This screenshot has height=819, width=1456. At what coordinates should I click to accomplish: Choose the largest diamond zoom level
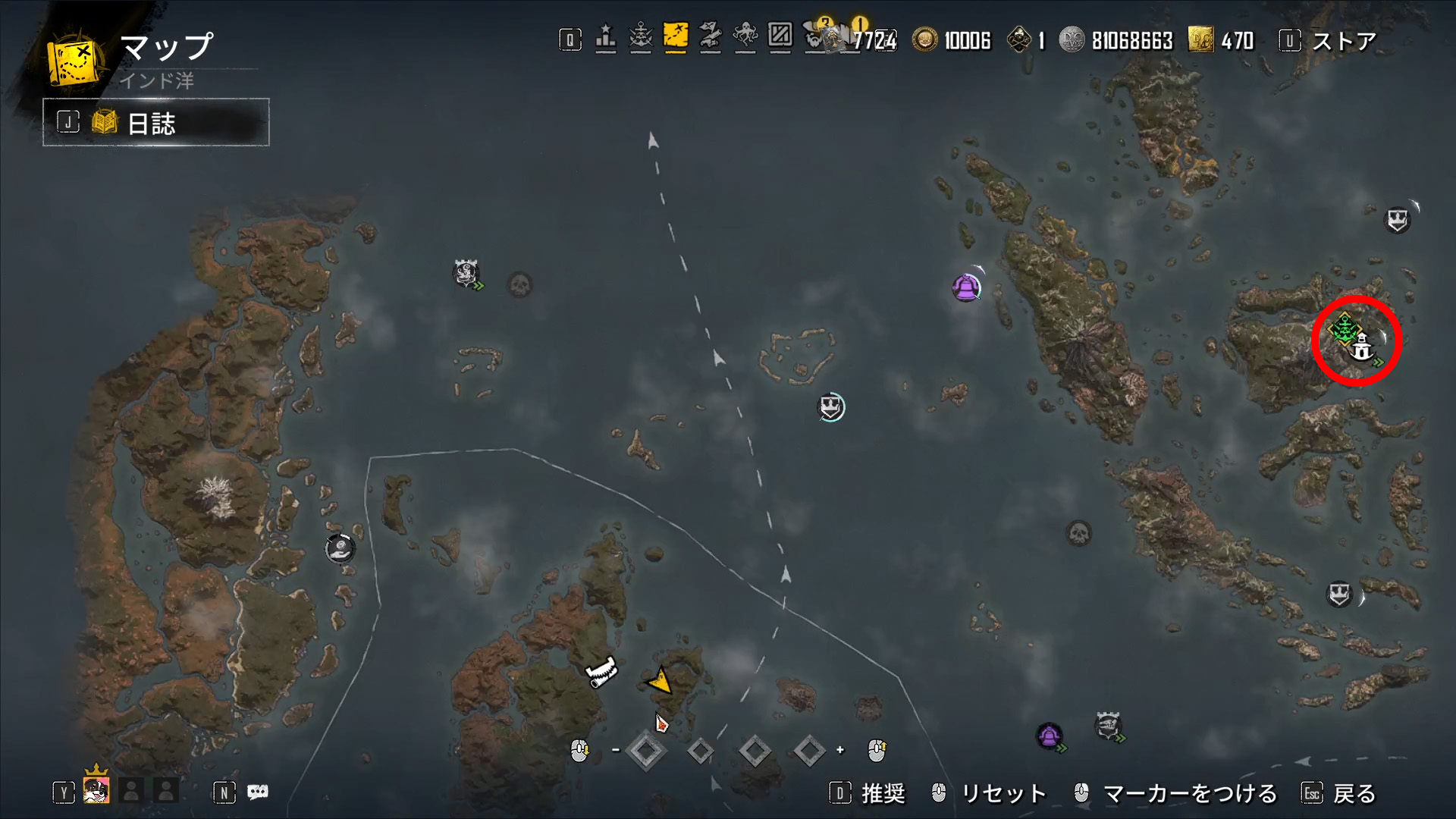point(646,751)
